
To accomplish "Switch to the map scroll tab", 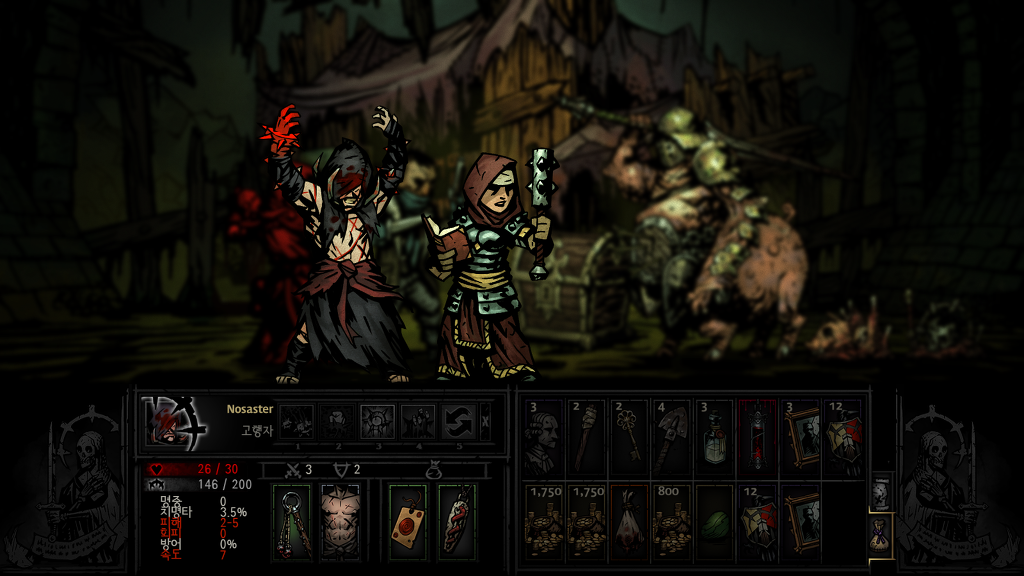I will click(880, 492).
